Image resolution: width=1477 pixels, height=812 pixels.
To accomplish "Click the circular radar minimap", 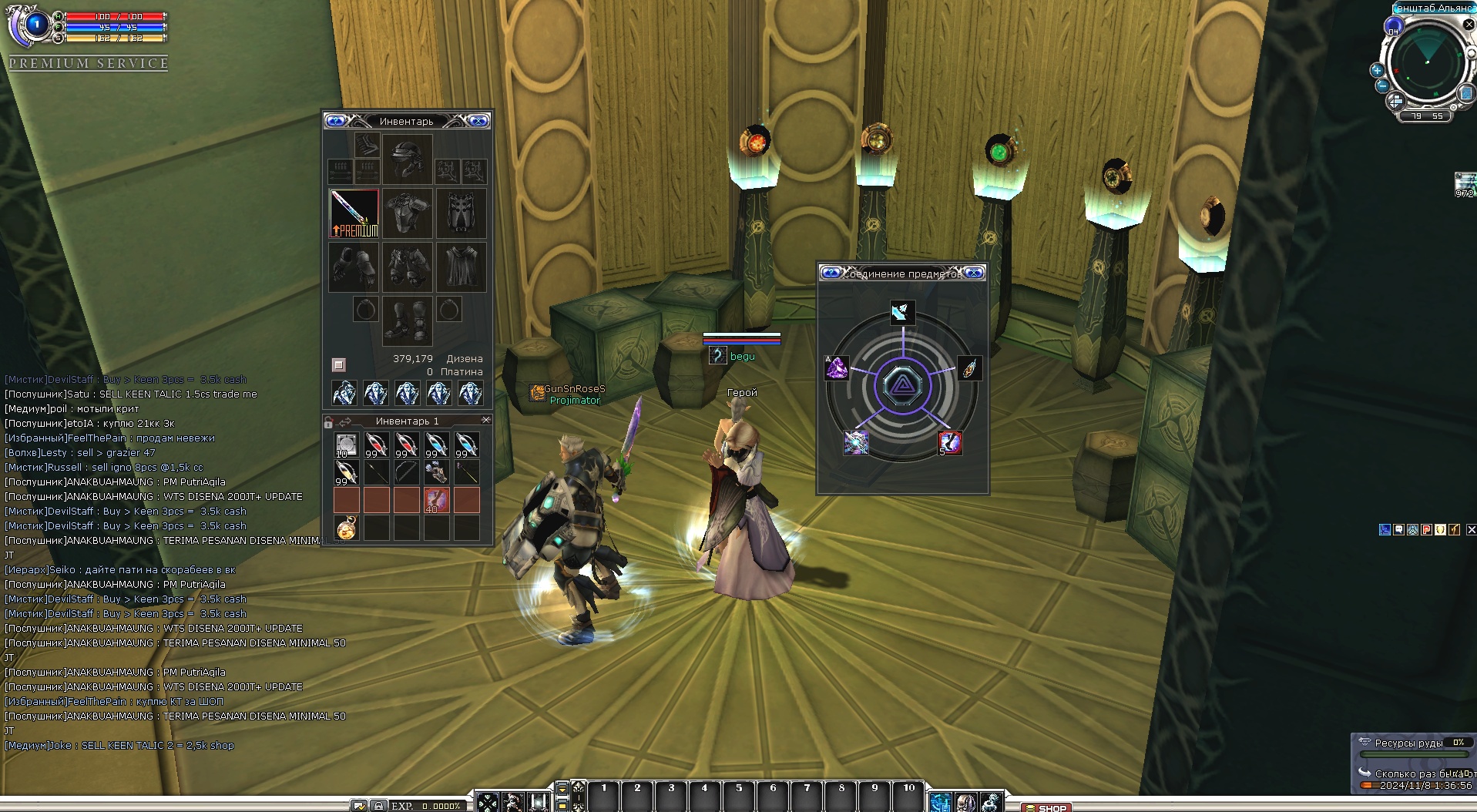I will coord(1426,63).
